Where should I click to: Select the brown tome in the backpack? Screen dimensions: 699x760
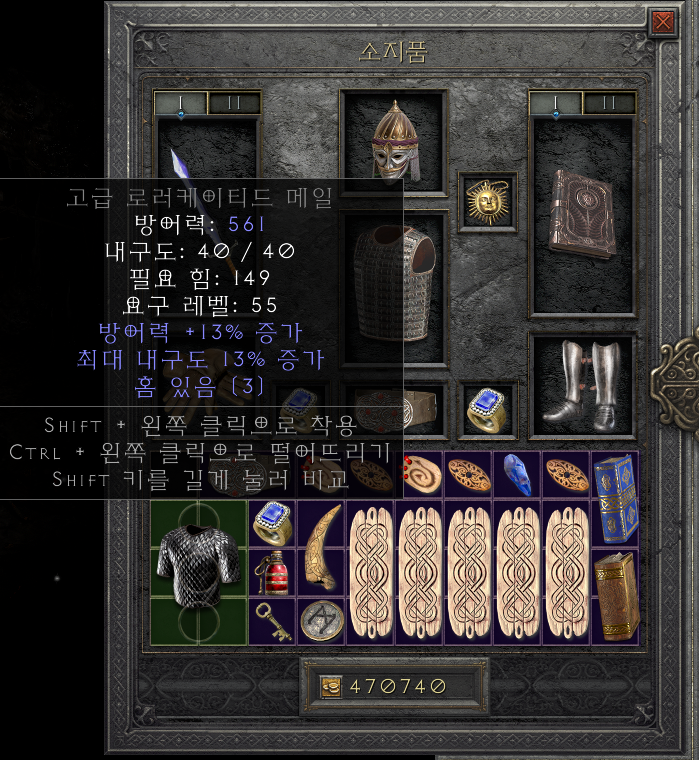pyautogui.click(x=614, y=595)
